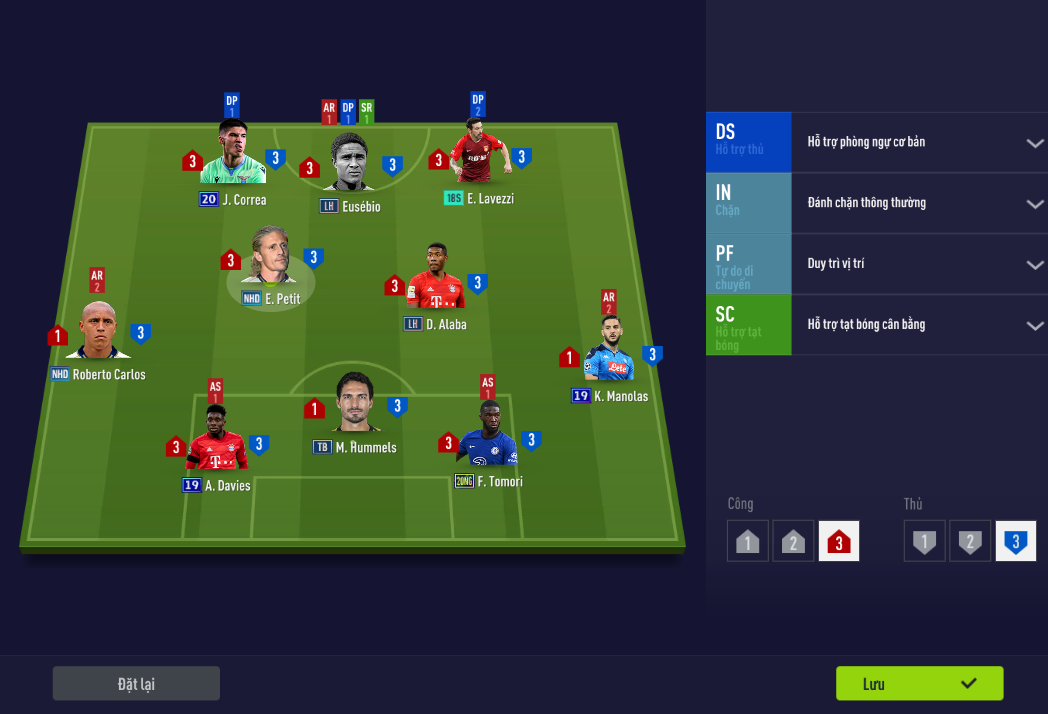This screenshot has width=1048, height=714.
Task: Reset settings with Đặt lại button
Action: [136, 684]
